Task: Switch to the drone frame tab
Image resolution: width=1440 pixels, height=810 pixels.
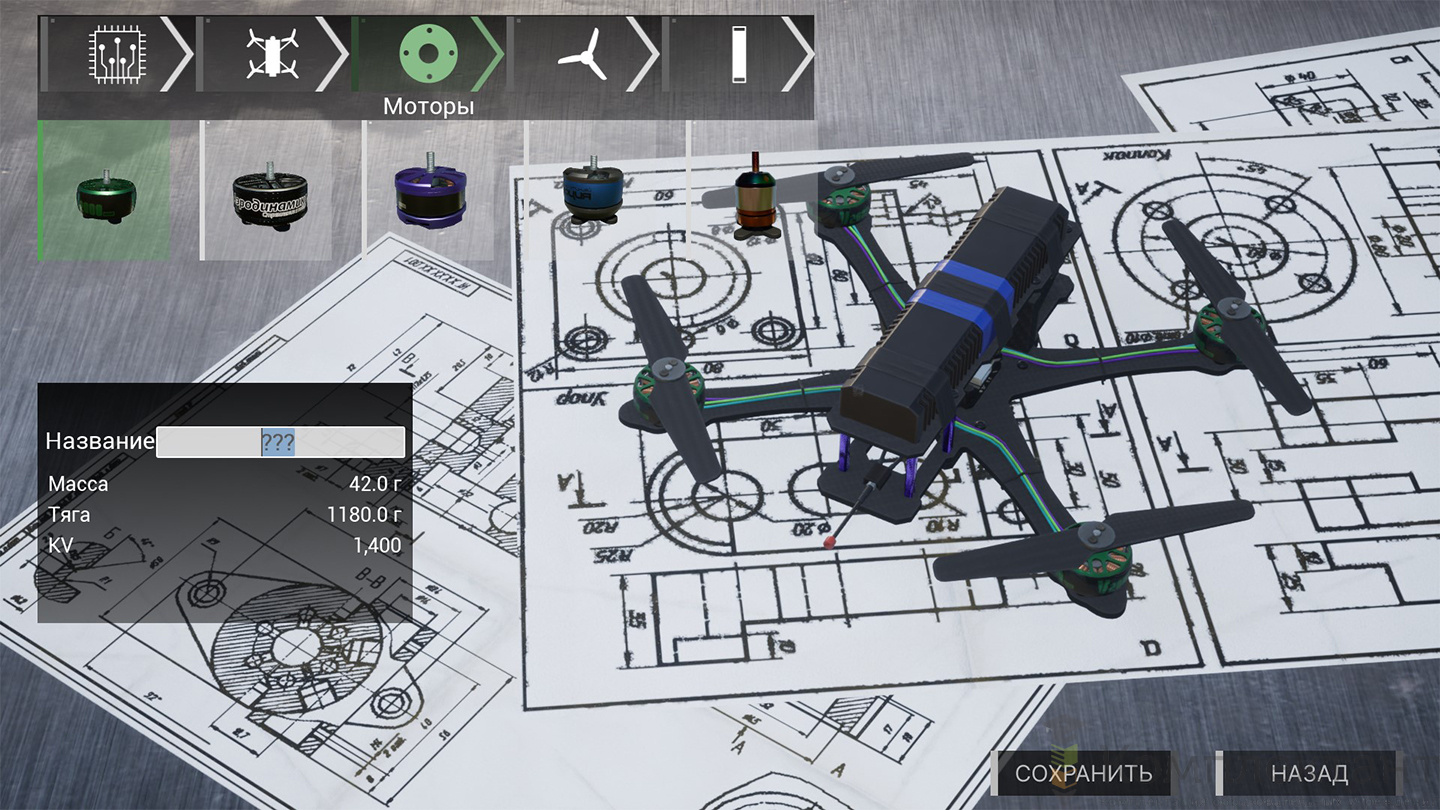Action: pyautogui.click(x=272, y=54)
